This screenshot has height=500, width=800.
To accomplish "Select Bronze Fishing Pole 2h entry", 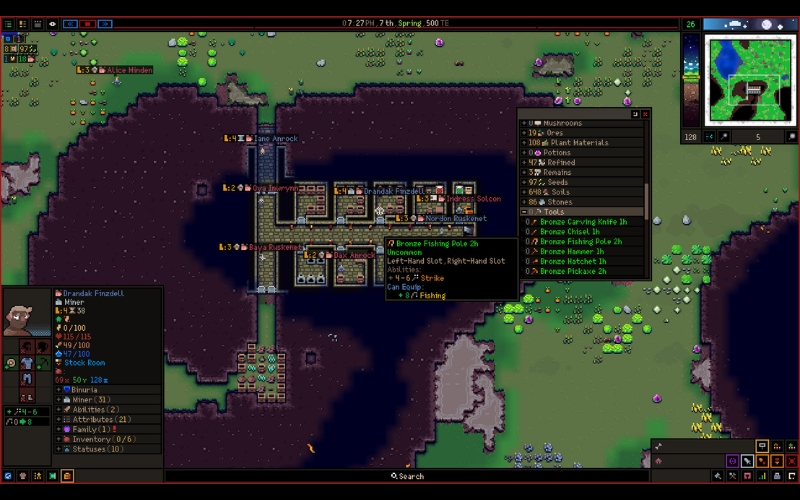I will pyautogui.click(x=581, y=241).
